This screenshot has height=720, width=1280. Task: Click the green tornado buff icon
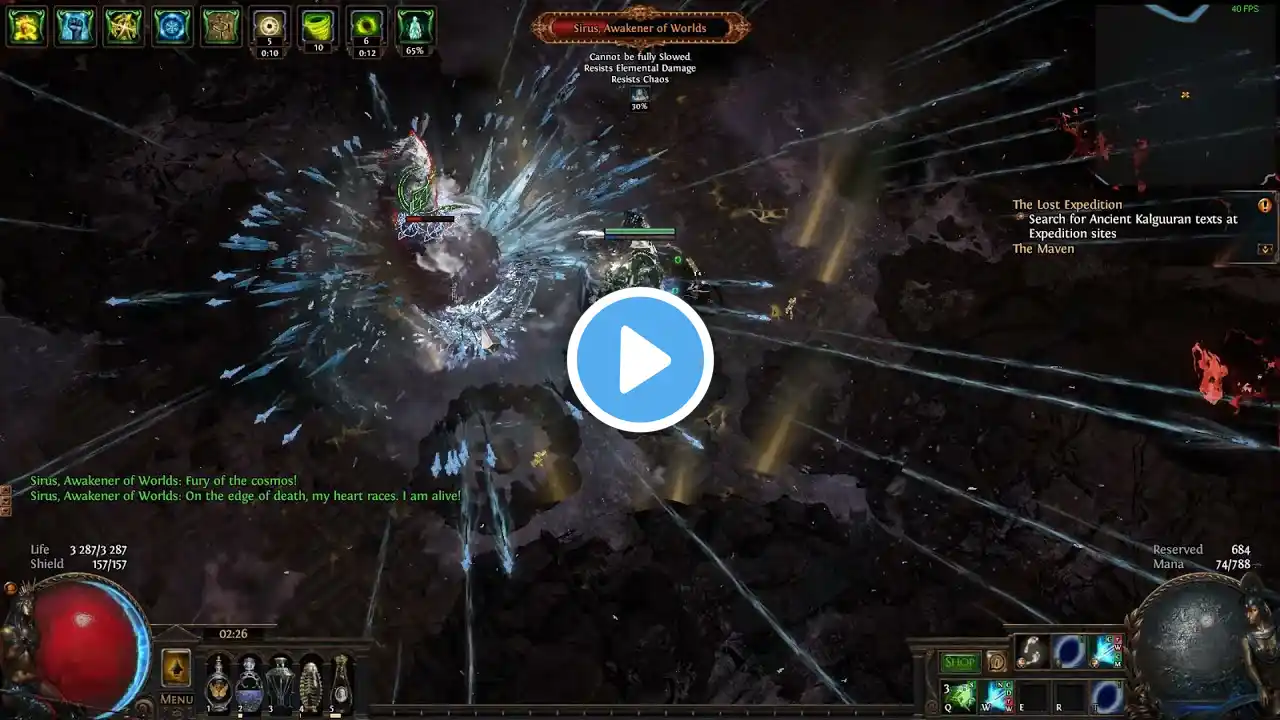pos(319,25)
